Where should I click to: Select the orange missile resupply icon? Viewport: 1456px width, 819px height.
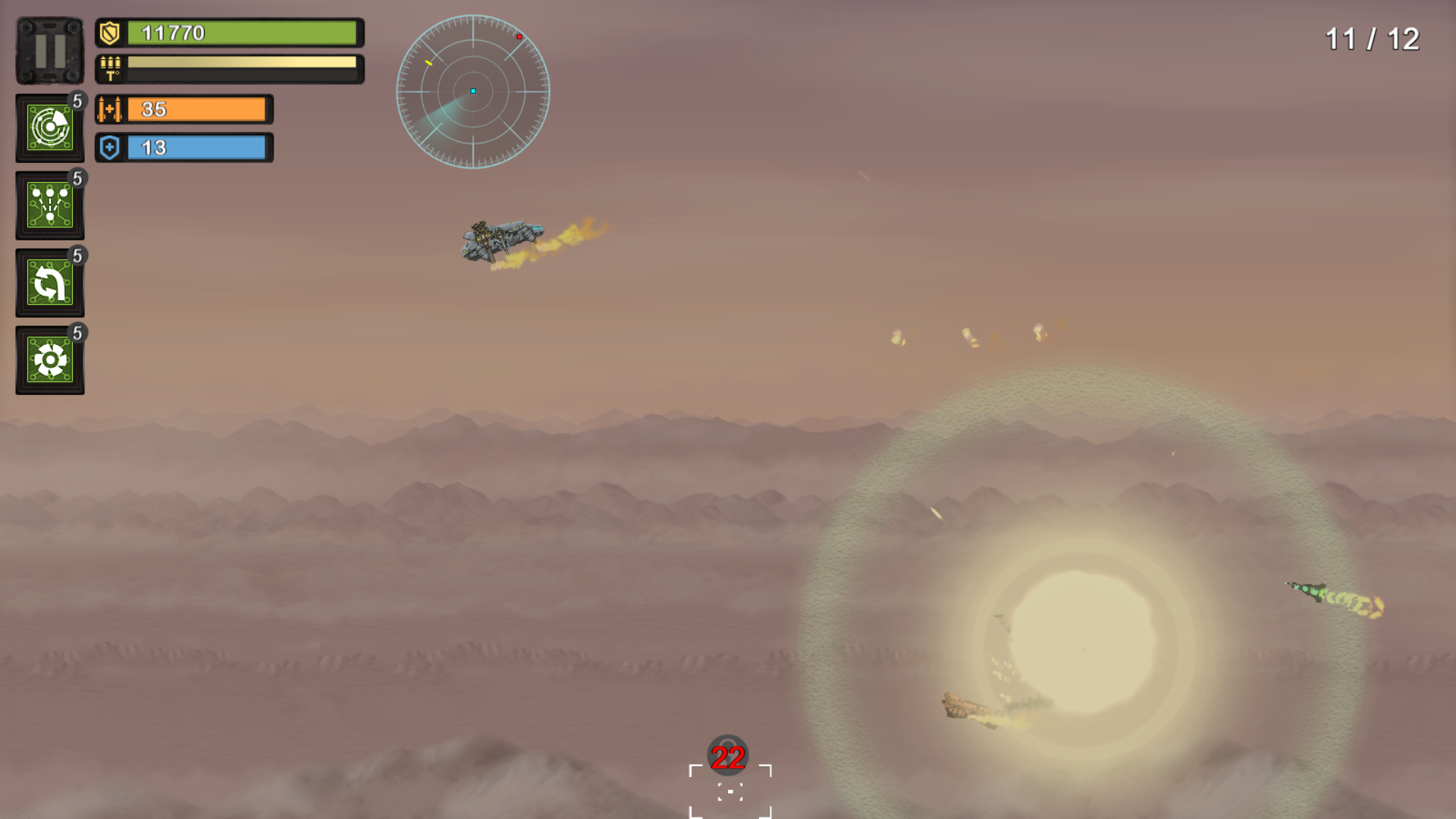(108, 109)
